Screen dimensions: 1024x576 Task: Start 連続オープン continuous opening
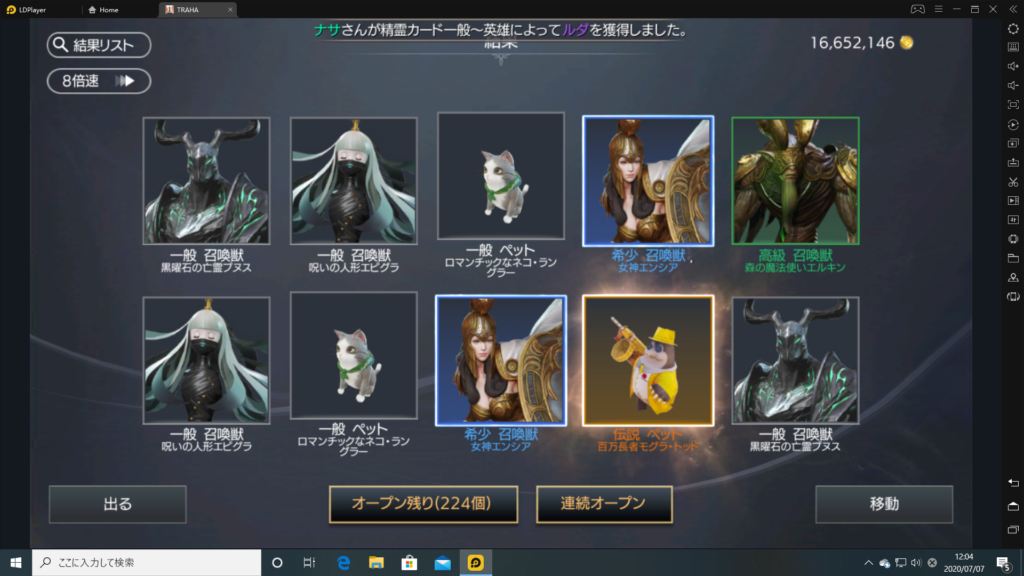604,504
